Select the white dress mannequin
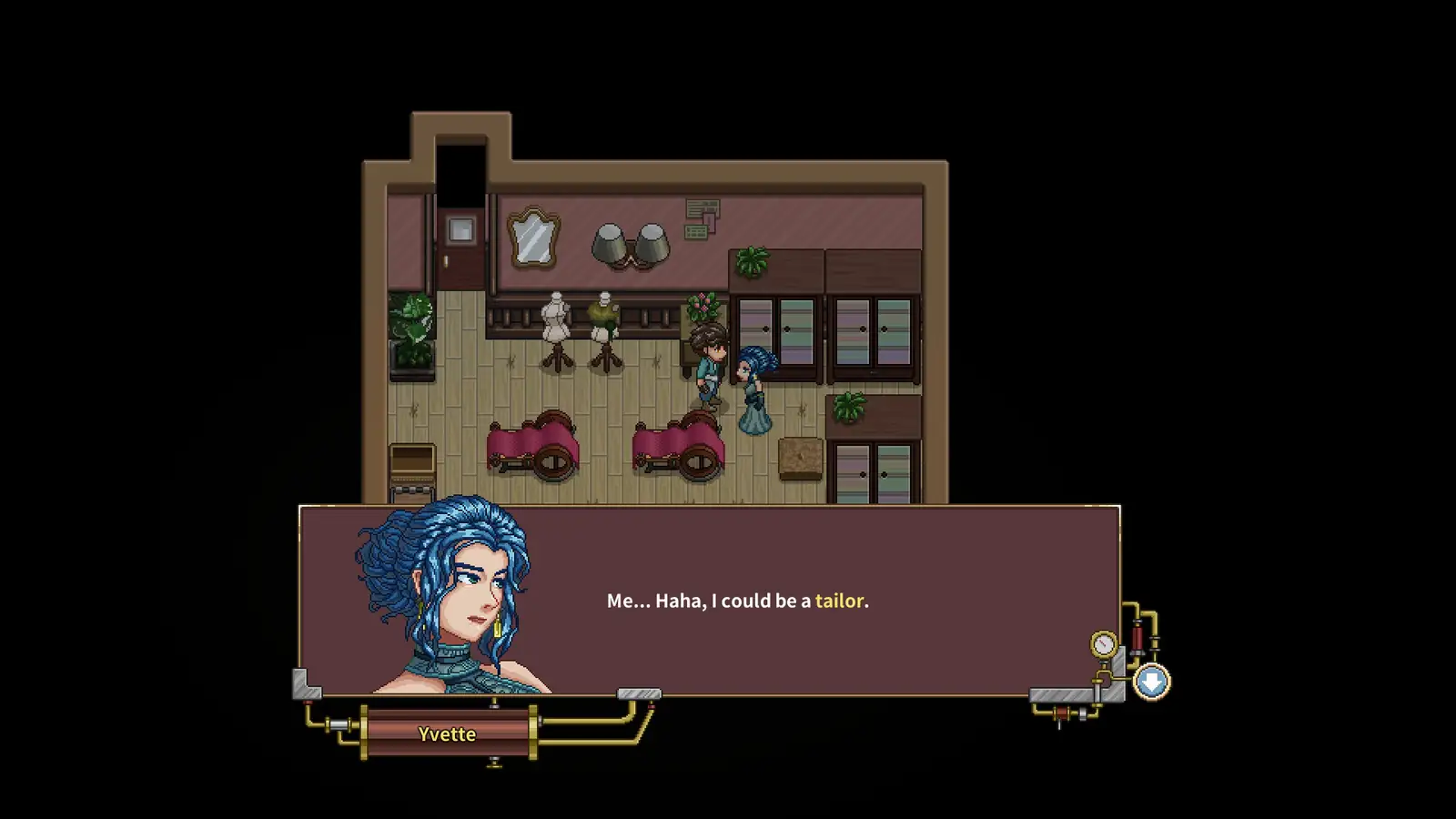Image resolution: width=1456 pixels, height=819 pixels. (x=555, y=318)
